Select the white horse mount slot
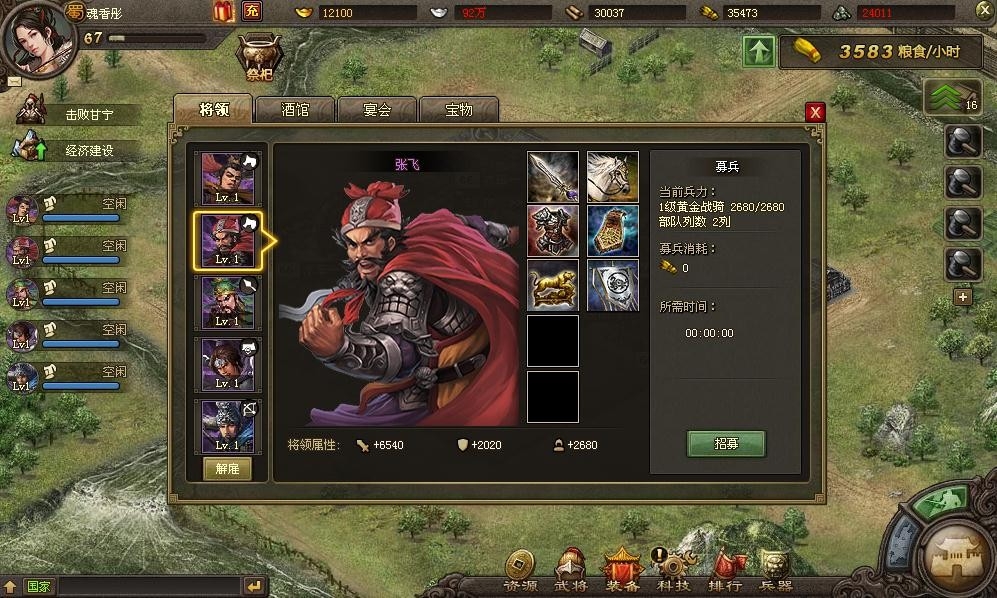 [612, 177]
